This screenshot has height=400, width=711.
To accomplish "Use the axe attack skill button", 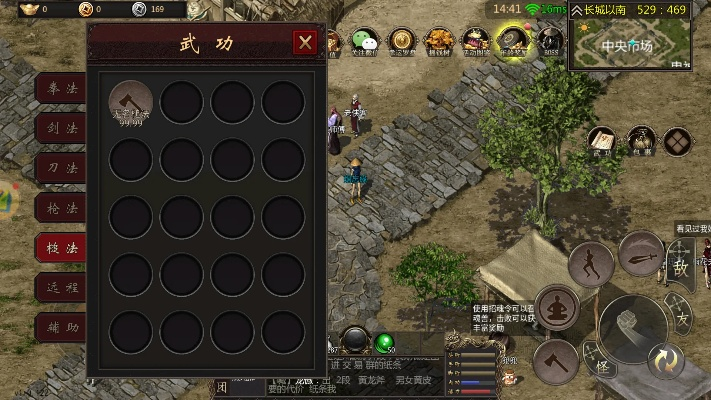I will pos(556,360).
